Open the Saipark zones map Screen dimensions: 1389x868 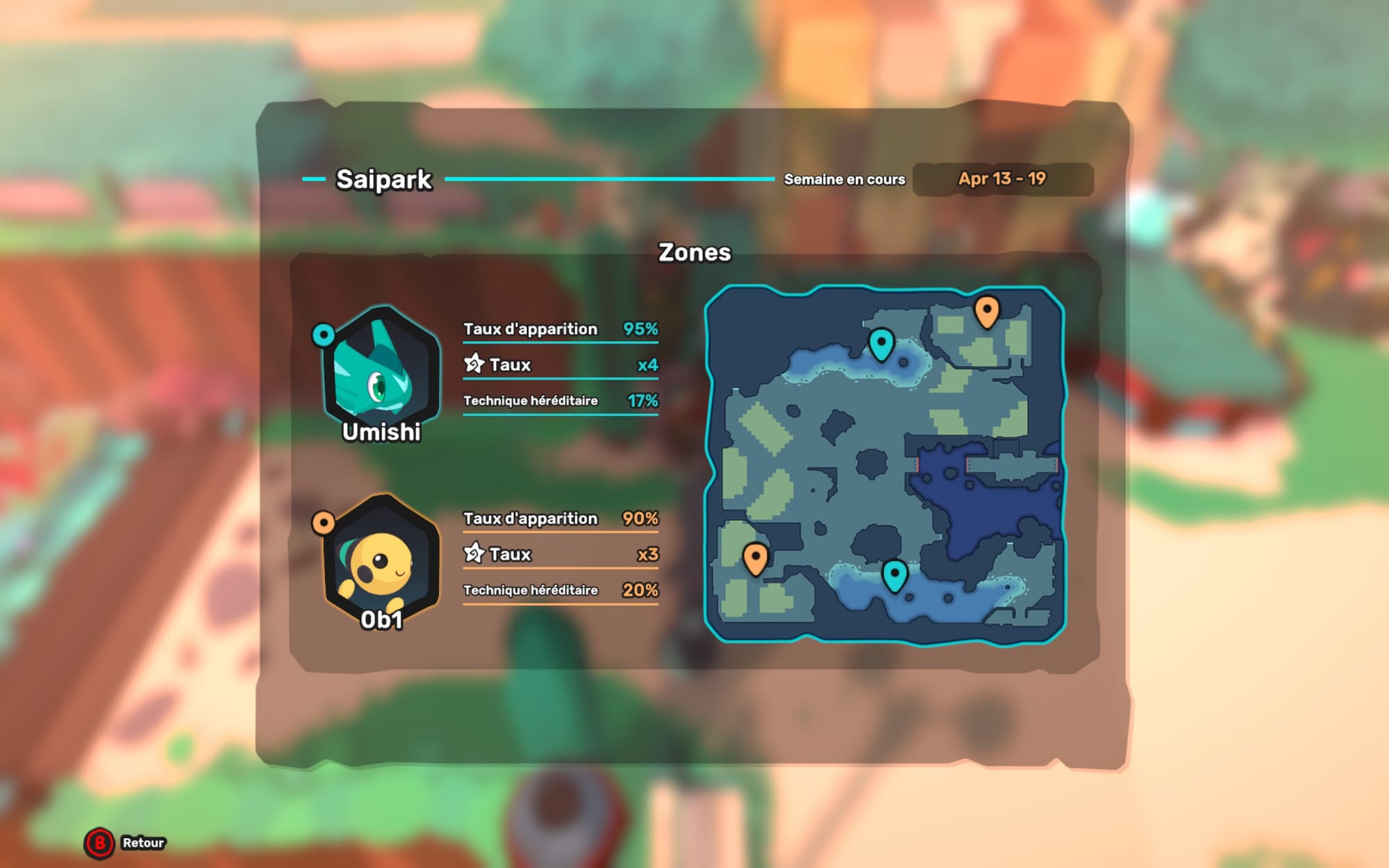click(885, 464)
